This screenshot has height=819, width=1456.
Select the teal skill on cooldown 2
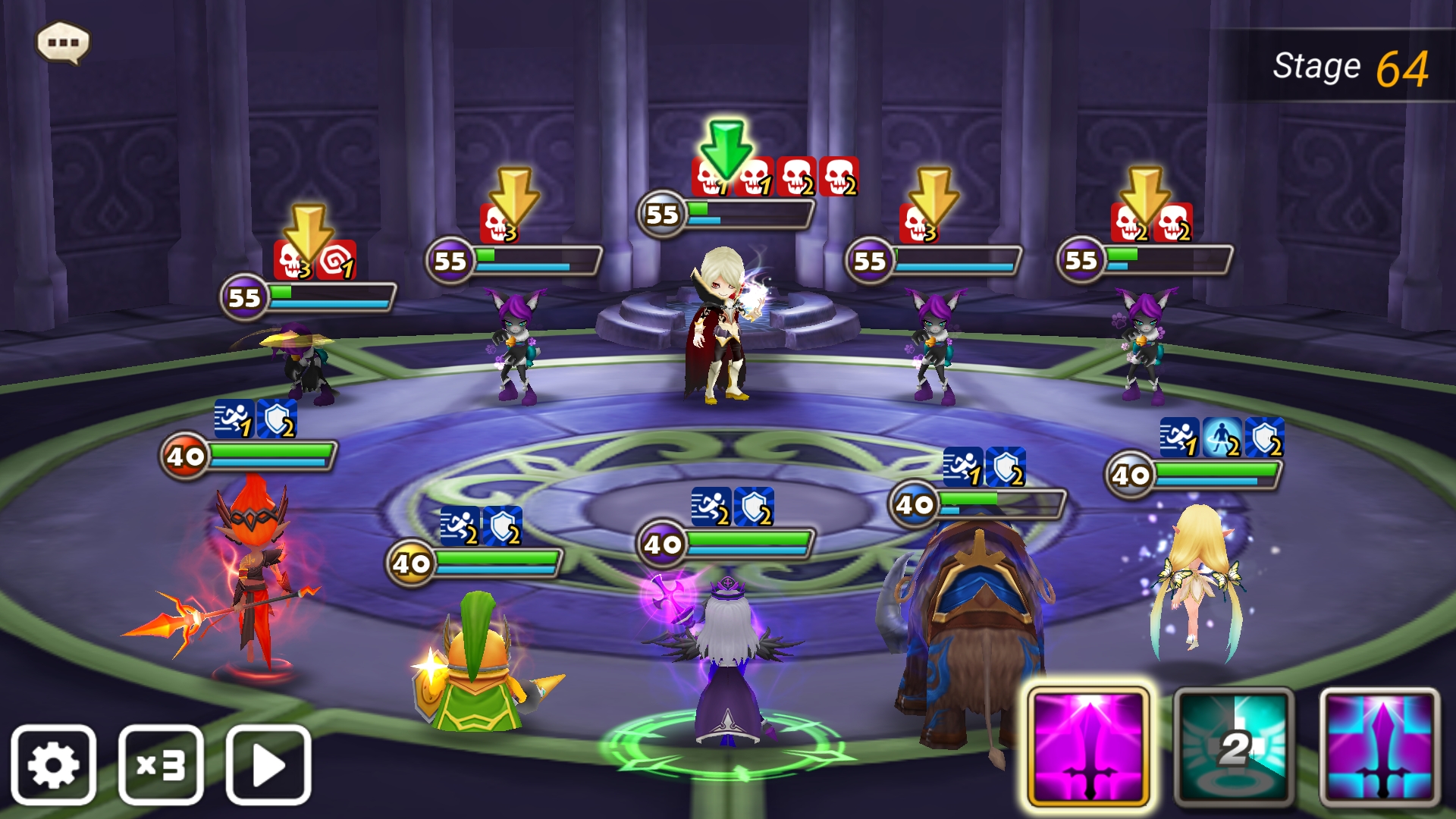pyautogui.click(x=1234, y=746)
